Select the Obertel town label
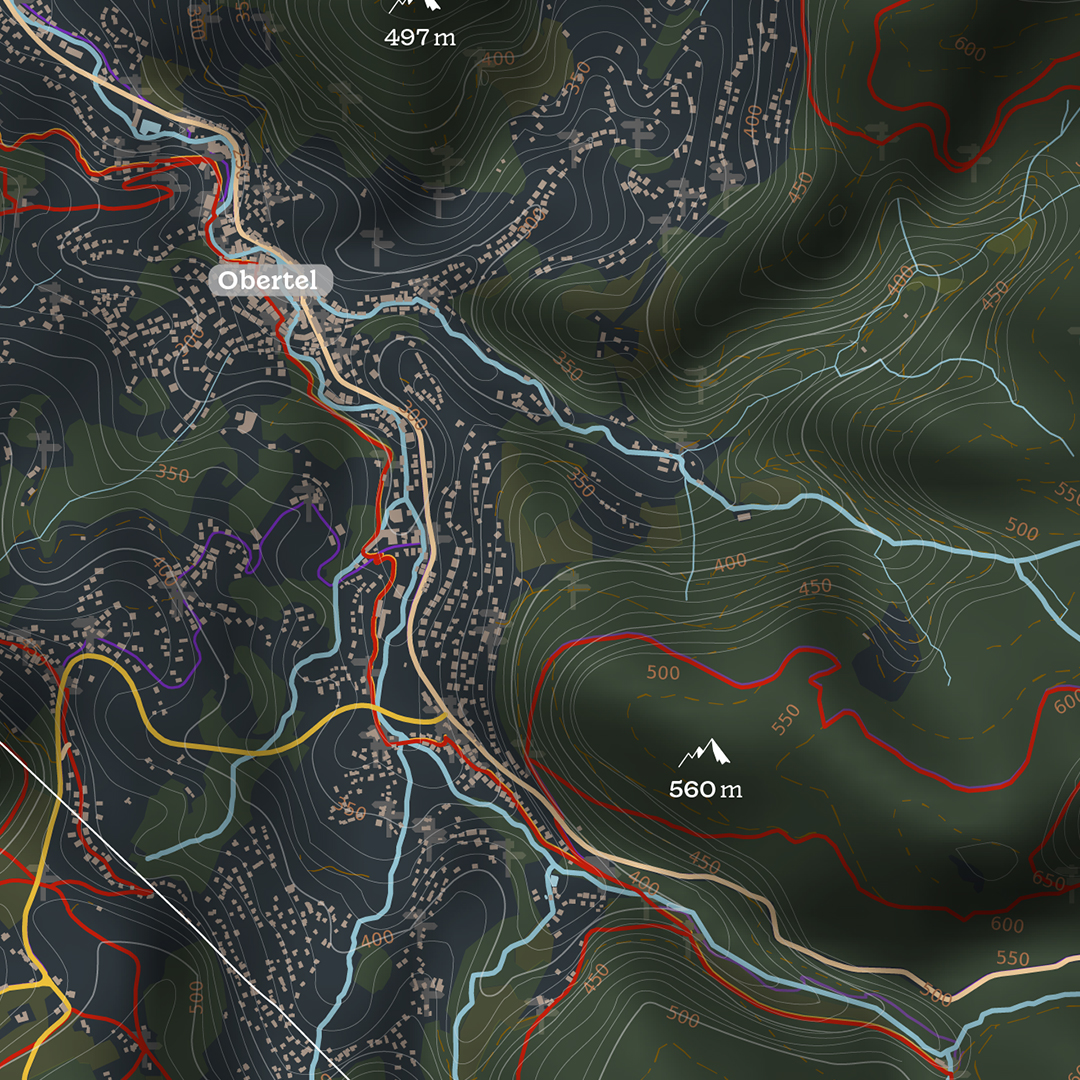 [268, 281]
